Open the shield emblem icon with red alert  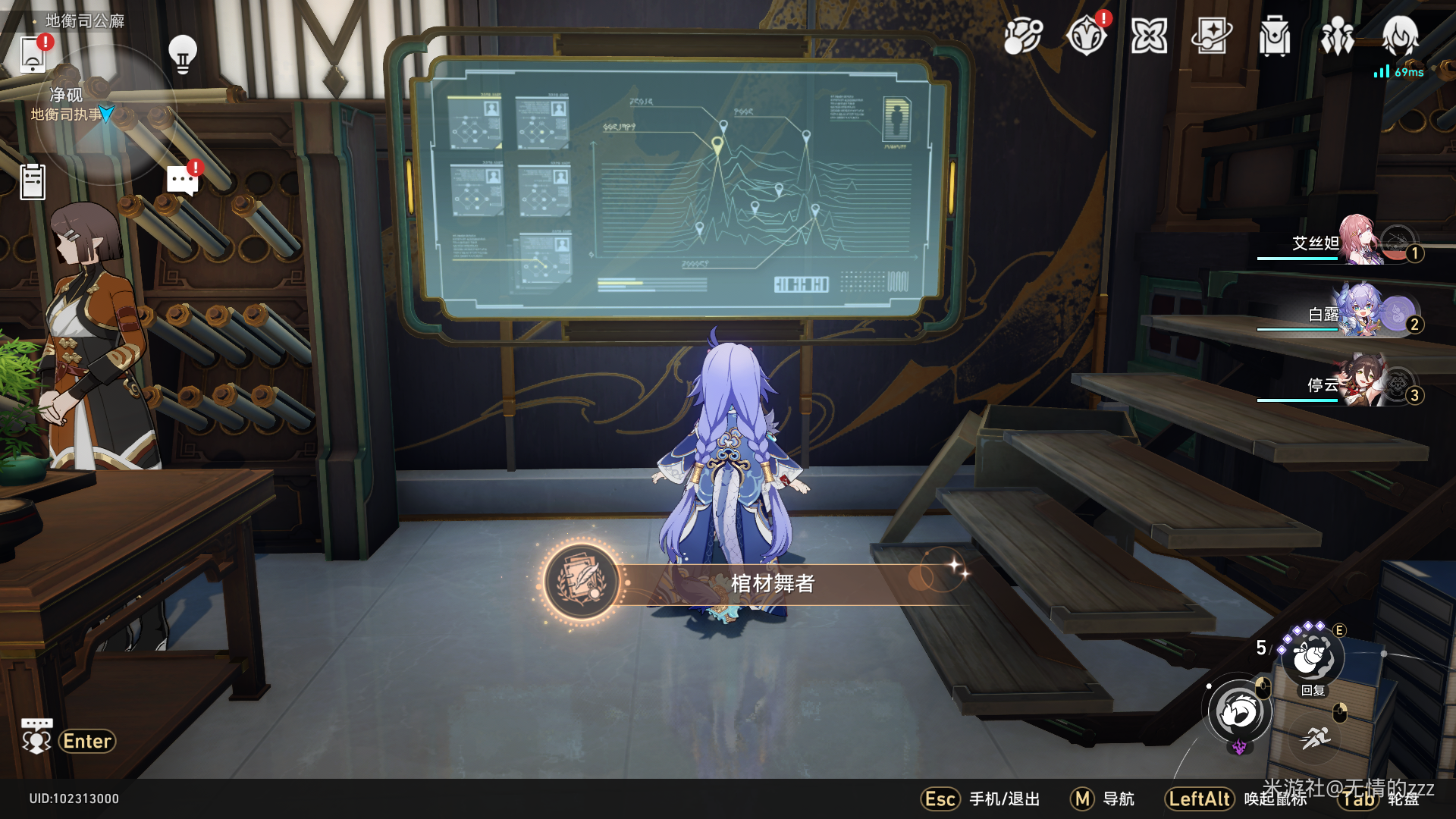1086,36
